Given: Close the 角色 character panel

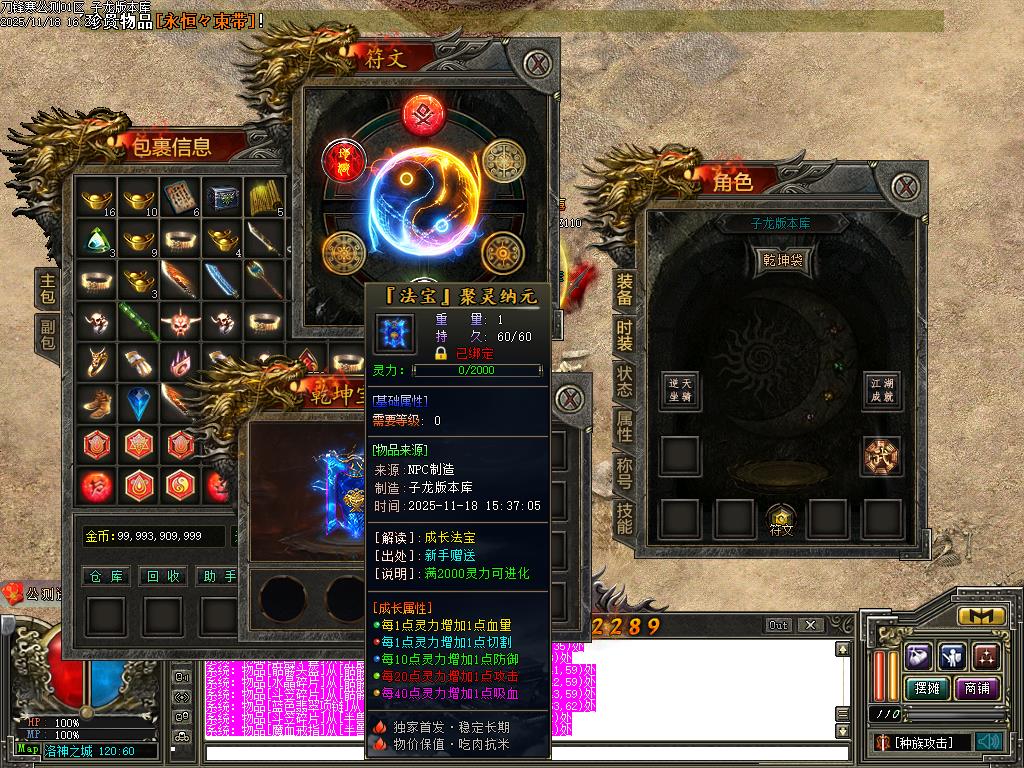Looking at the screenshot, I should tap(906, 186).
